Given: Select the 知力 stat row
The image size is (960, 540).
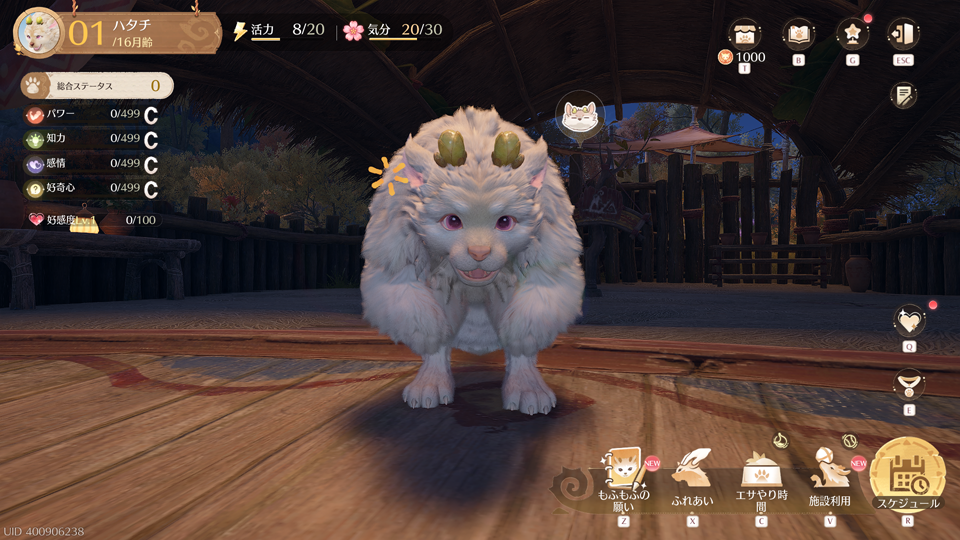Looking at the screenshot, I should coord(92,140).
